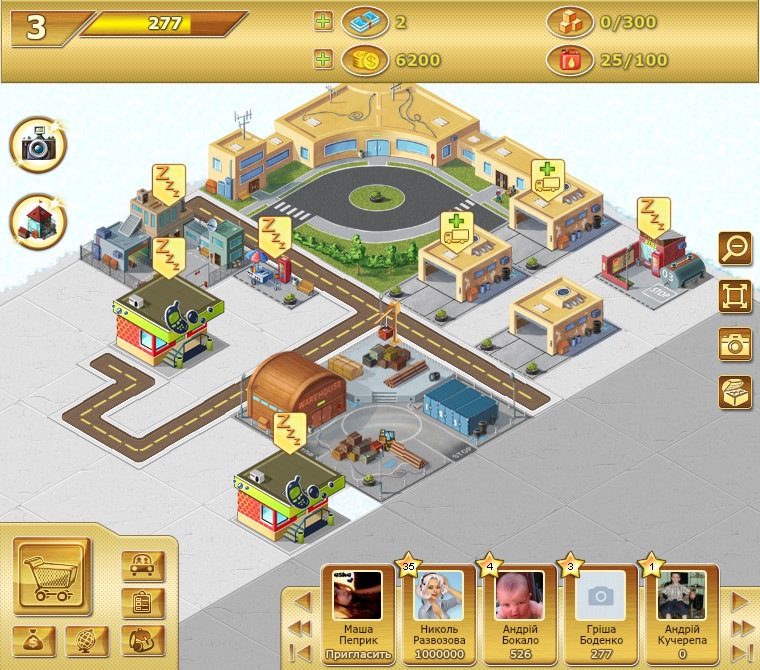
Task: Jump to the last page of friends
Action: pyautogui.click(x=741, y=653)
